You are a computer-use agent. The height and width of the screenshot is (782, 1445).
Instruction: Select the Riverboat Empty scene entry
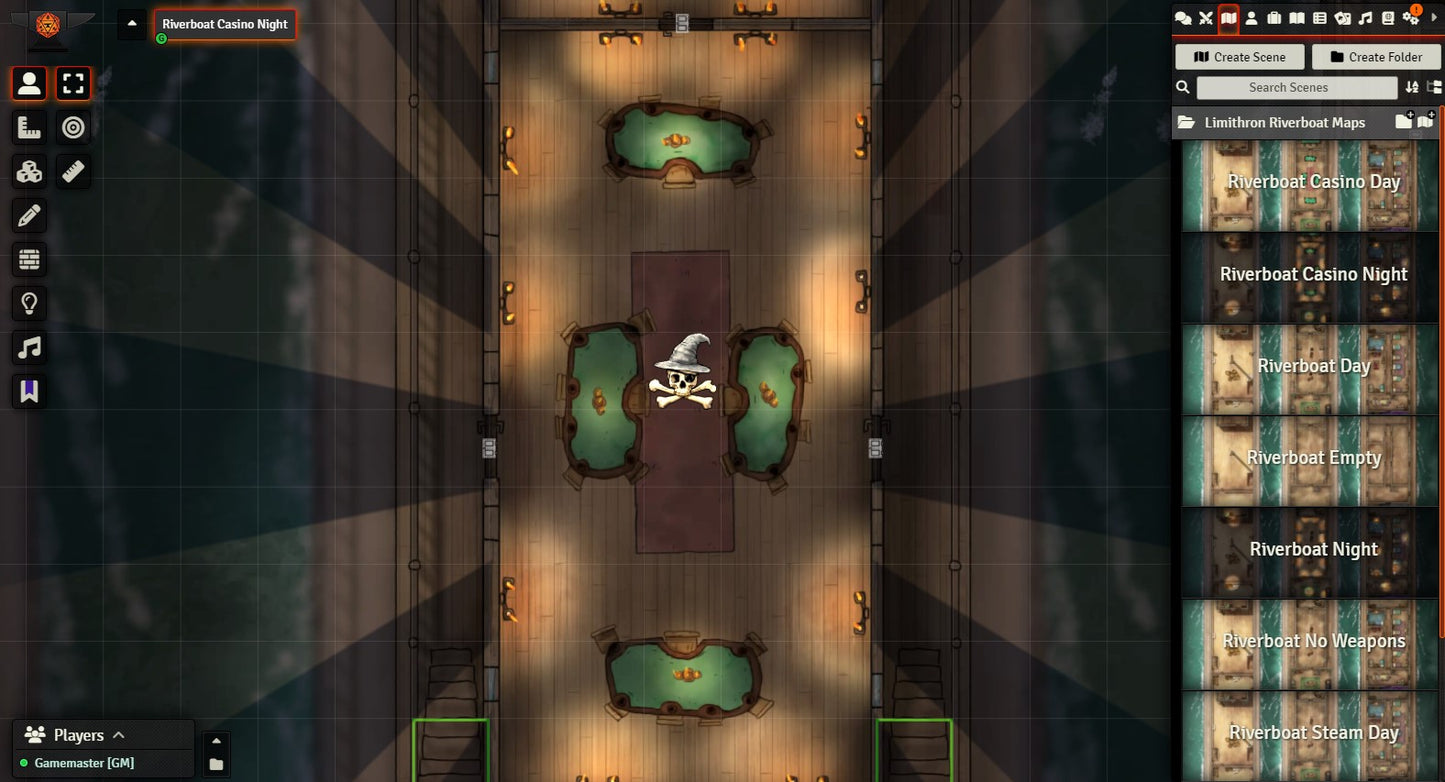1312,459
